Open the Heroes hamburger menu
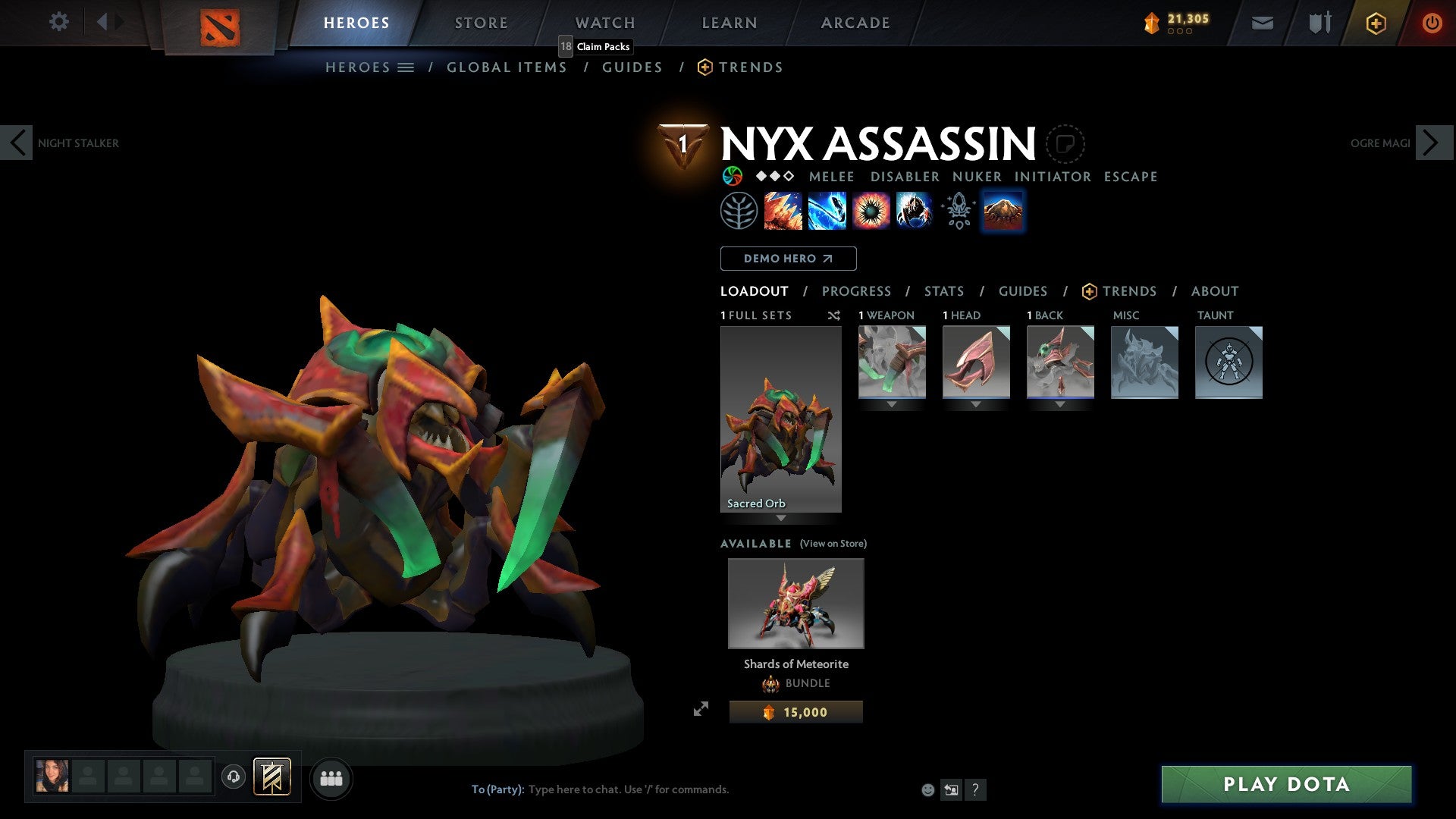This screenshot has width=1456, height=819. click(406, 67)
